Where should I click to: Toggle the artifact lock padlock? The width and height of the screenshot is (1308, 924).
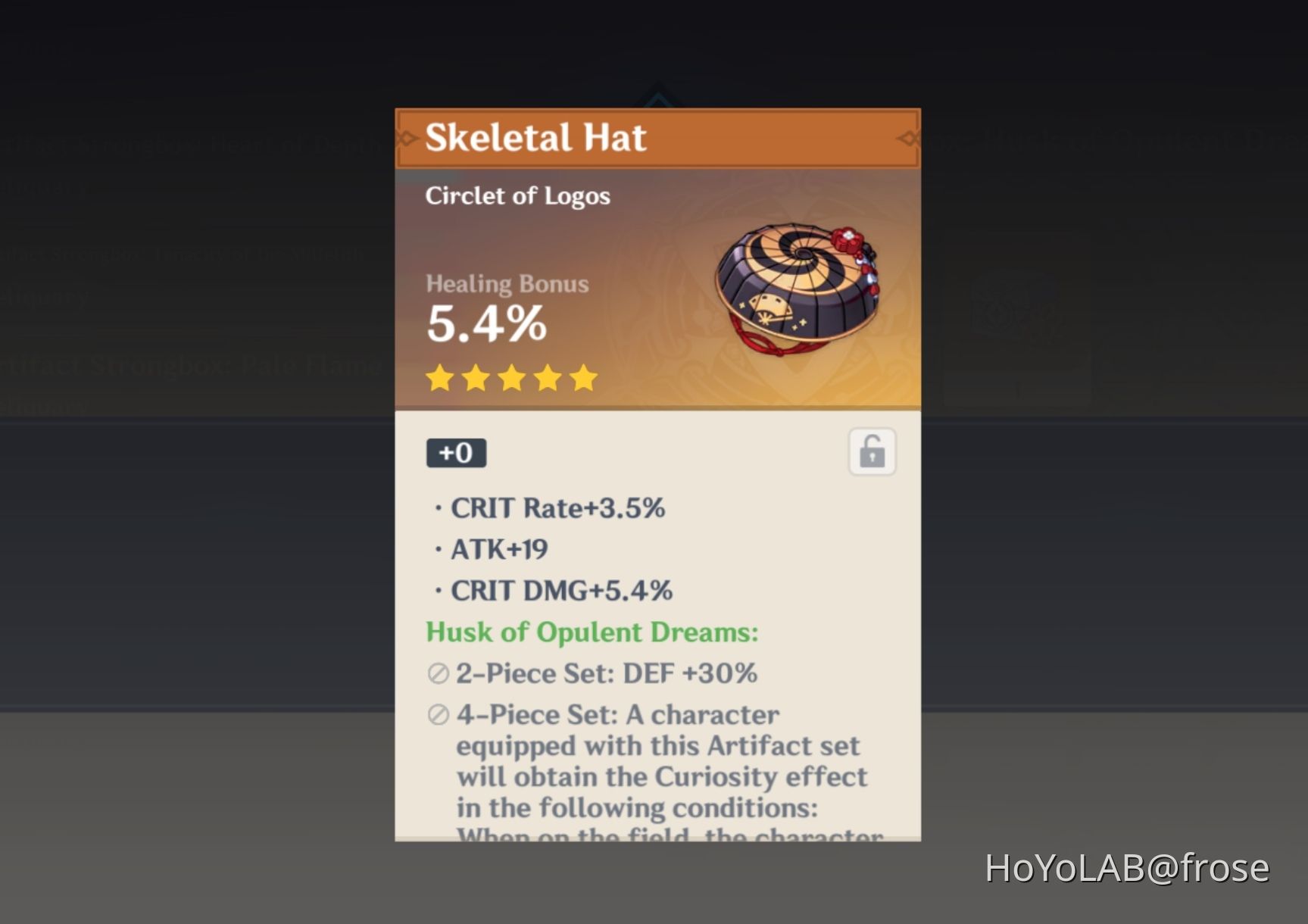pos(871,452)
